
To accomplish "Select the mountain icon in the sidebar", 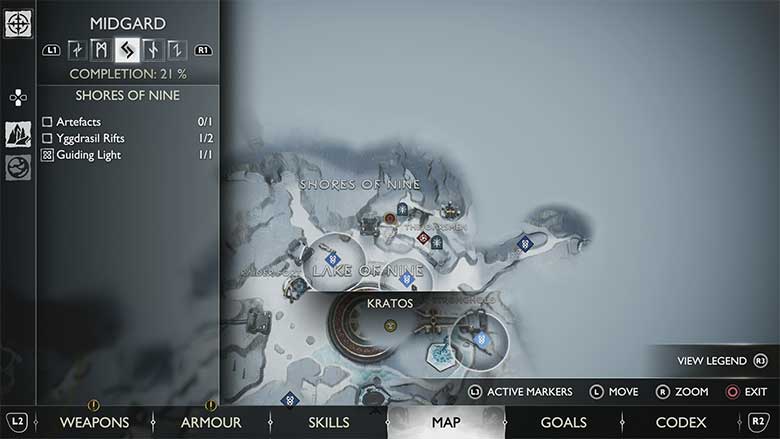I will 18,134.
